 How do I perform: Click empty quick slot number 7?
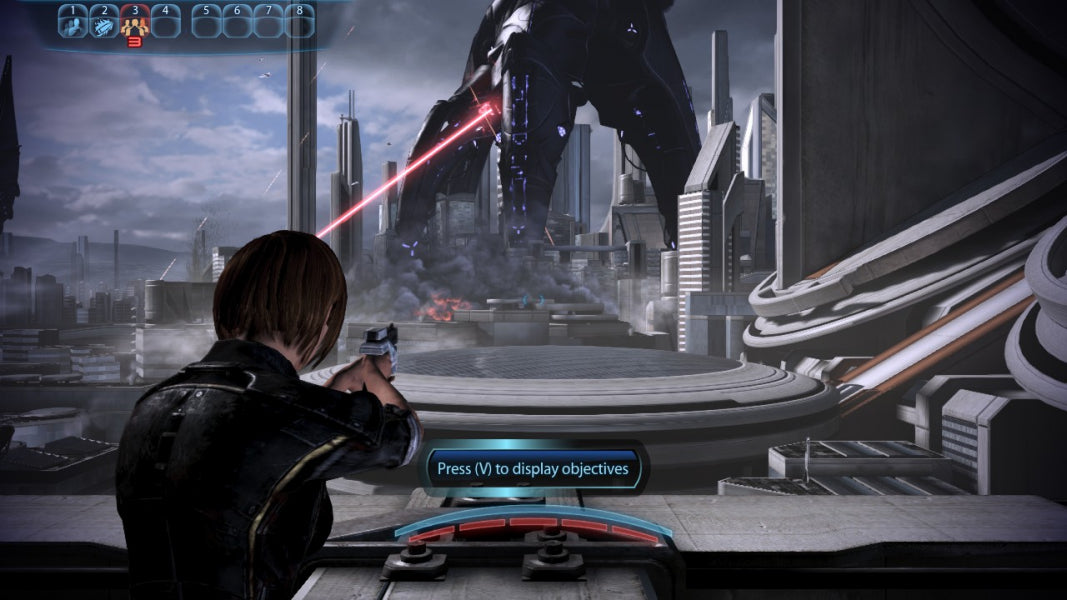pyautogui.click(x=268, y=22)
